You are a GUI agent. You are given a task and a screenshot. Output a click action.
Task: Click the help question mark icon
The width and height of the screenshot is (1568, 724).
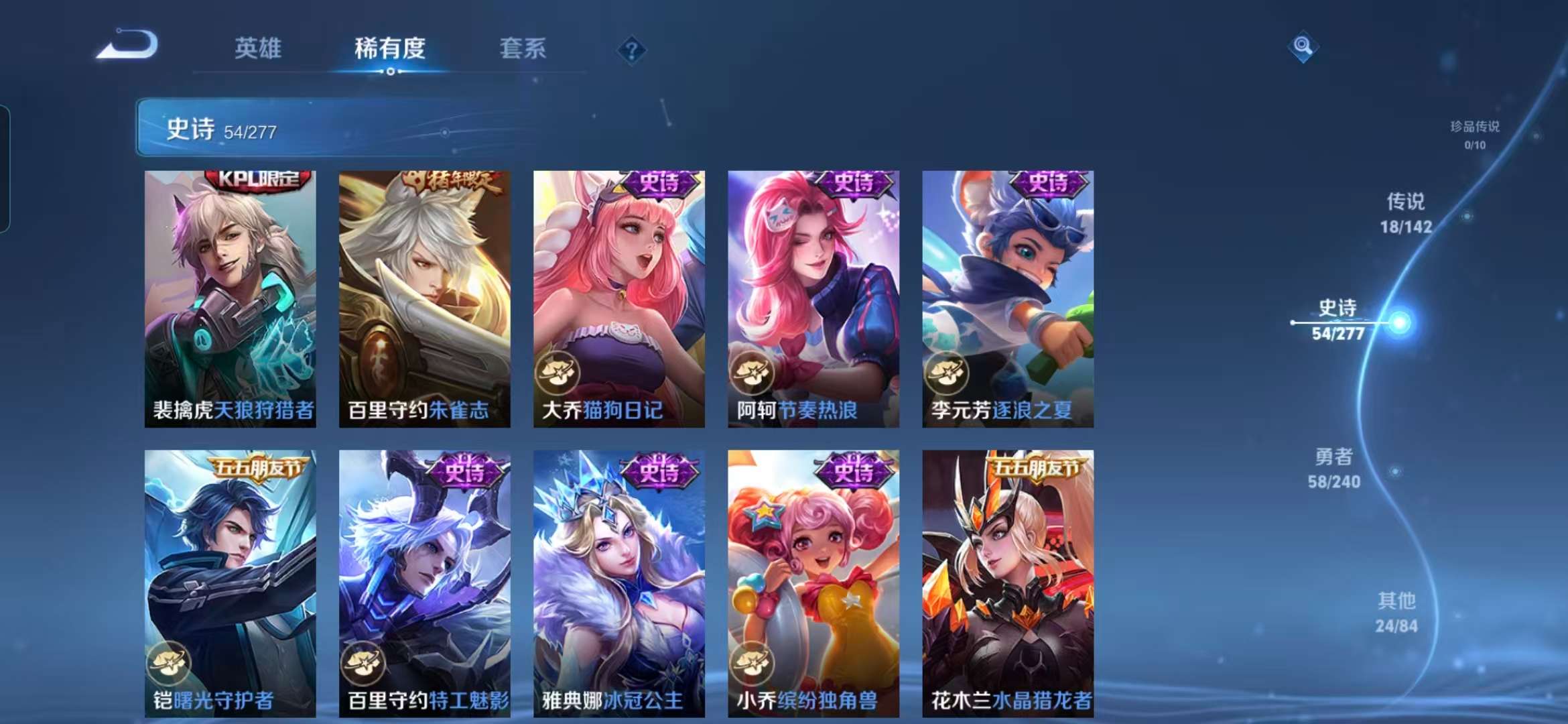(630, 50)
